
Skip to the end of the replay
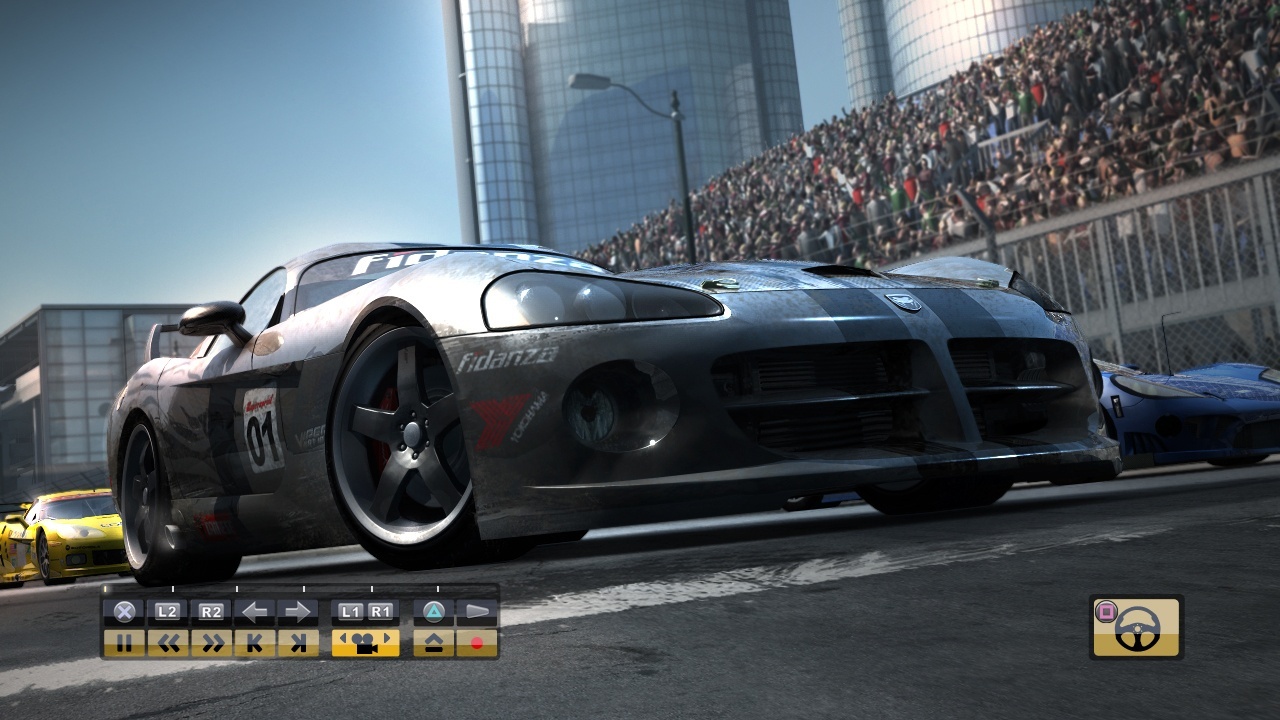tap(300, 643)
